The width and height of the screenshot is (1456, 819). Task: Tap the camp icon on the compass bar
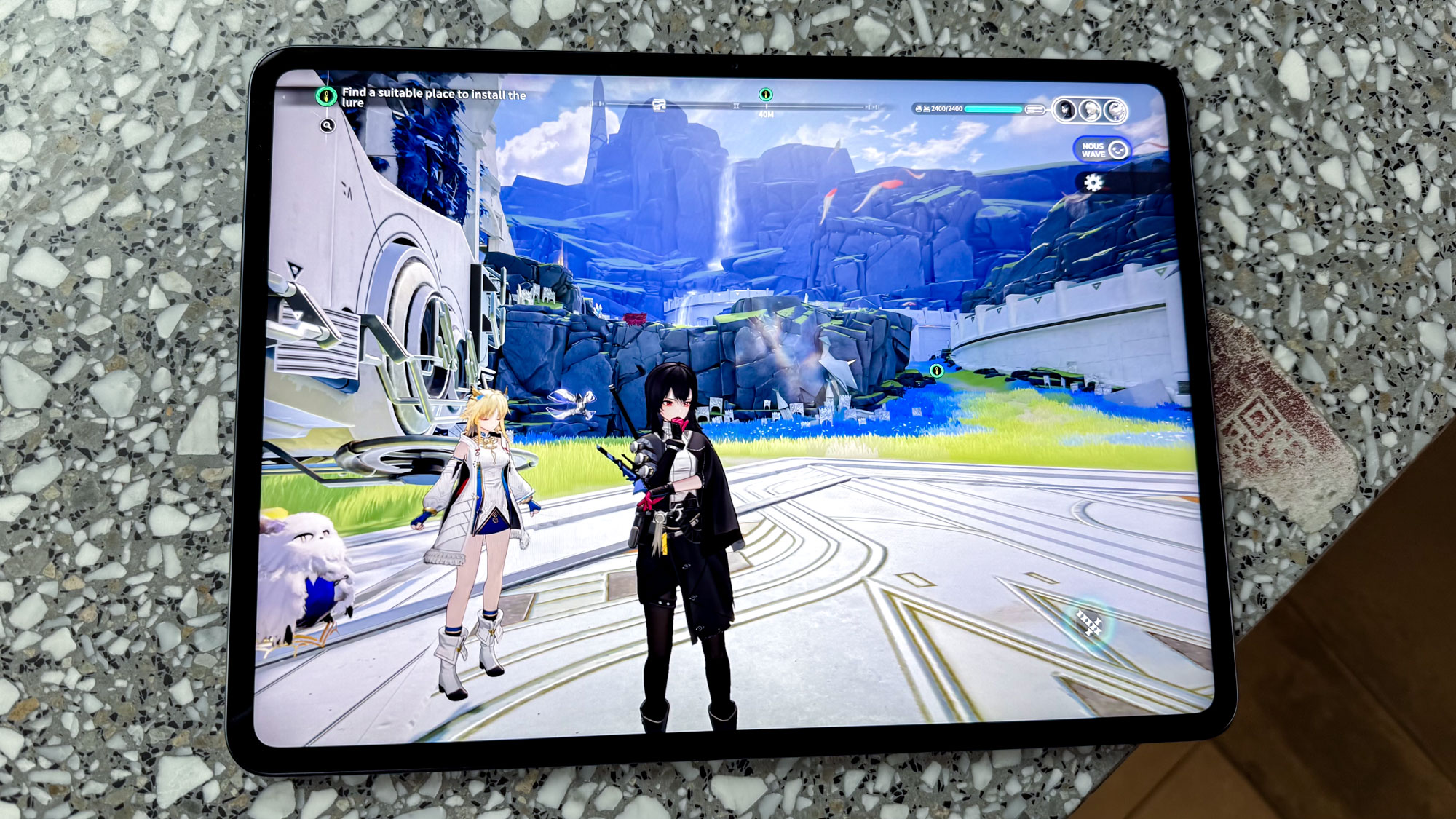pos(659,105)
